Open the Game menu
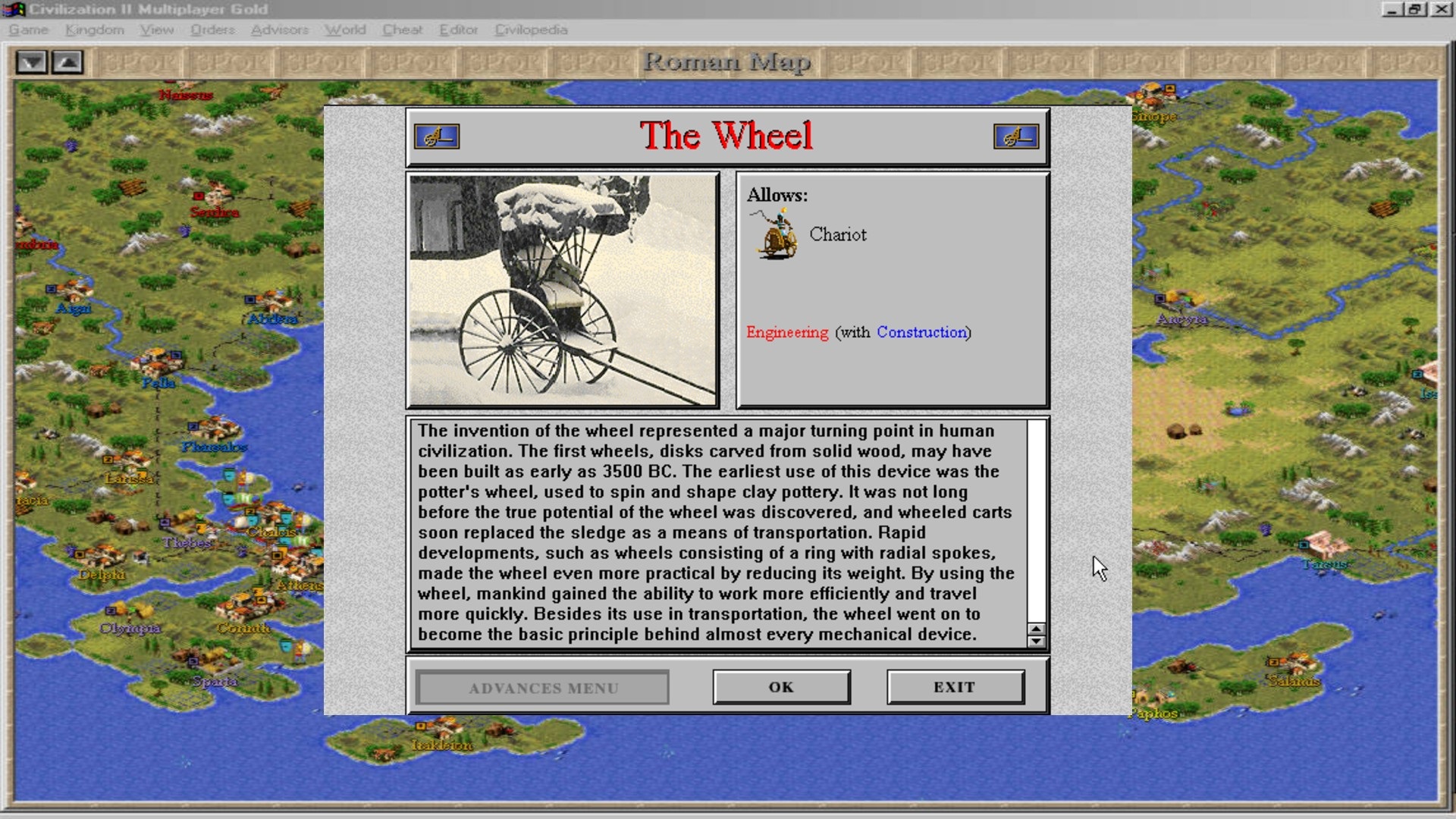Image resolution: width=1456 pixels, height=819 pixels. (x=28, y=30)
